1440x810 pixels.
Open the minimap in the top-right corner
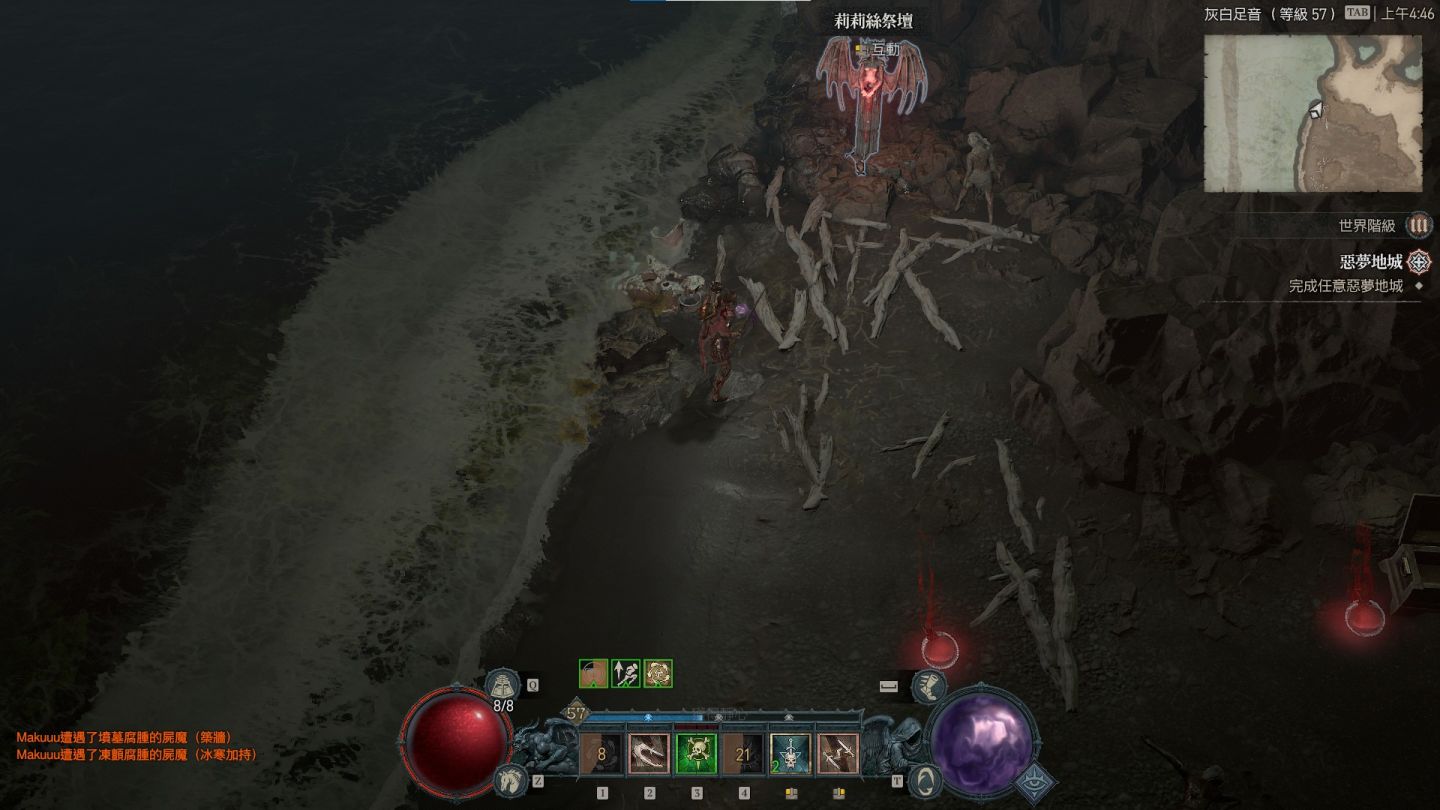tap(1312, 113)
